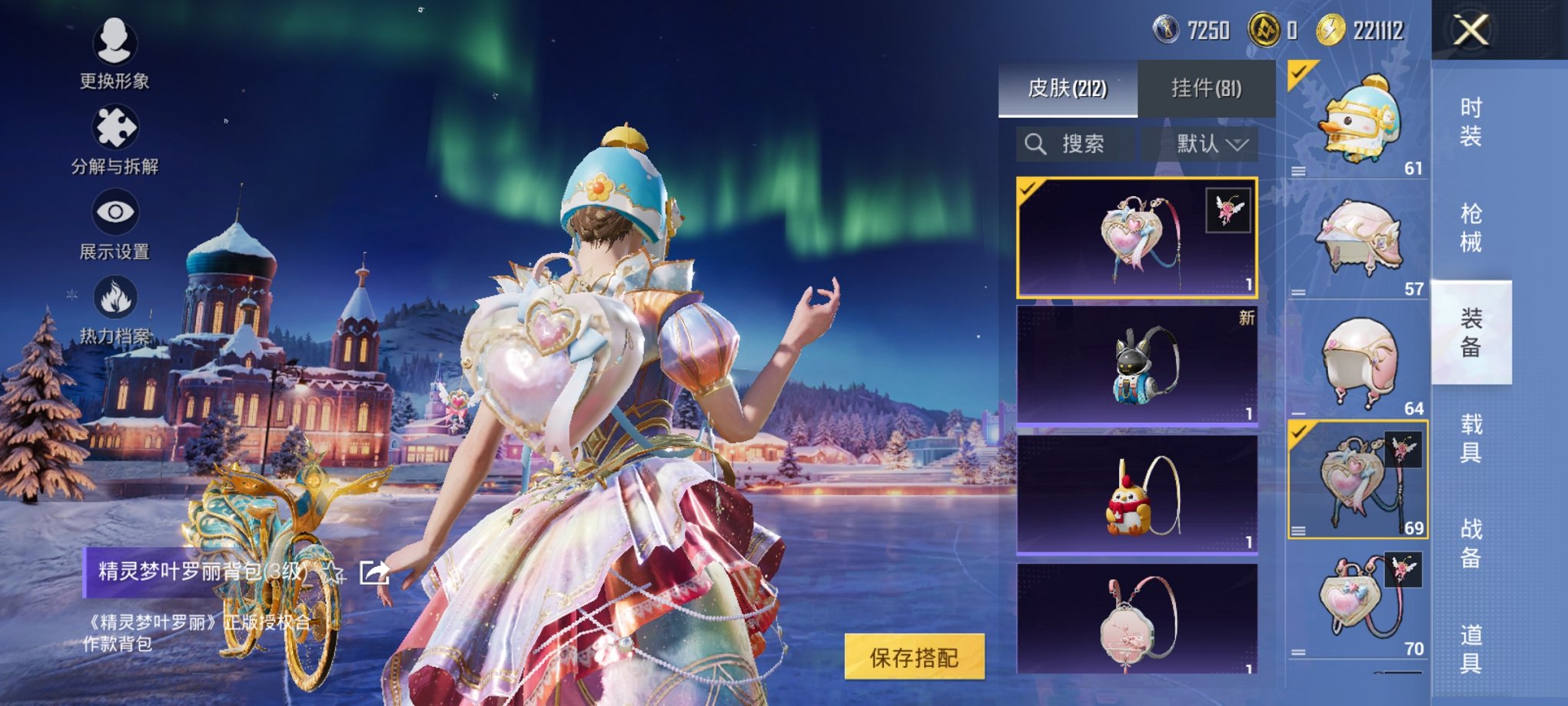Open the search magnifier in the skin panel
1568x706 pixels.
[1036, 145]
